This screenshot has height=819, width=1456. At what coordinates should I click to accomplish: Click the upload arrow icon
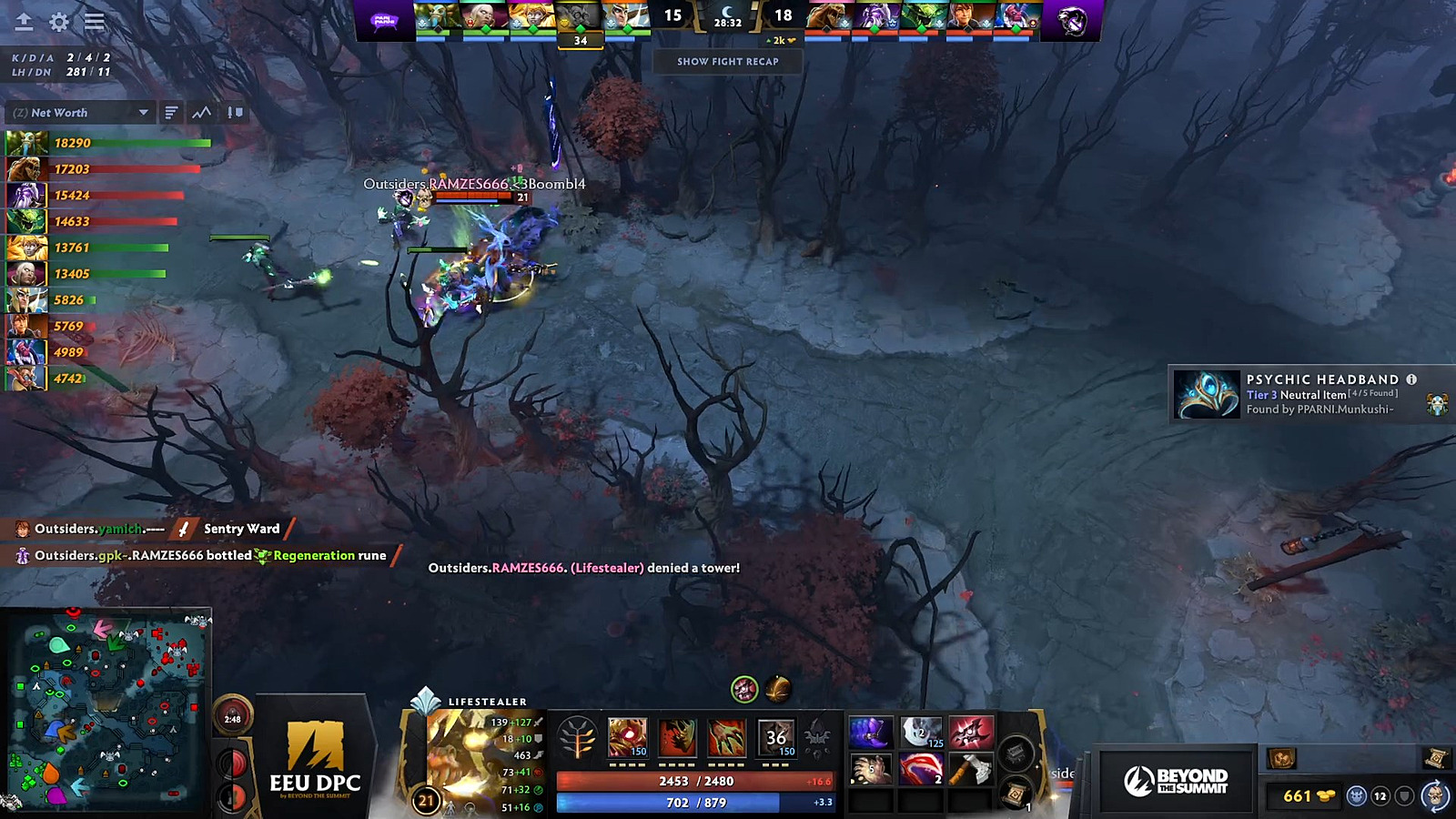pyautogui.click(x=24, y=22)
